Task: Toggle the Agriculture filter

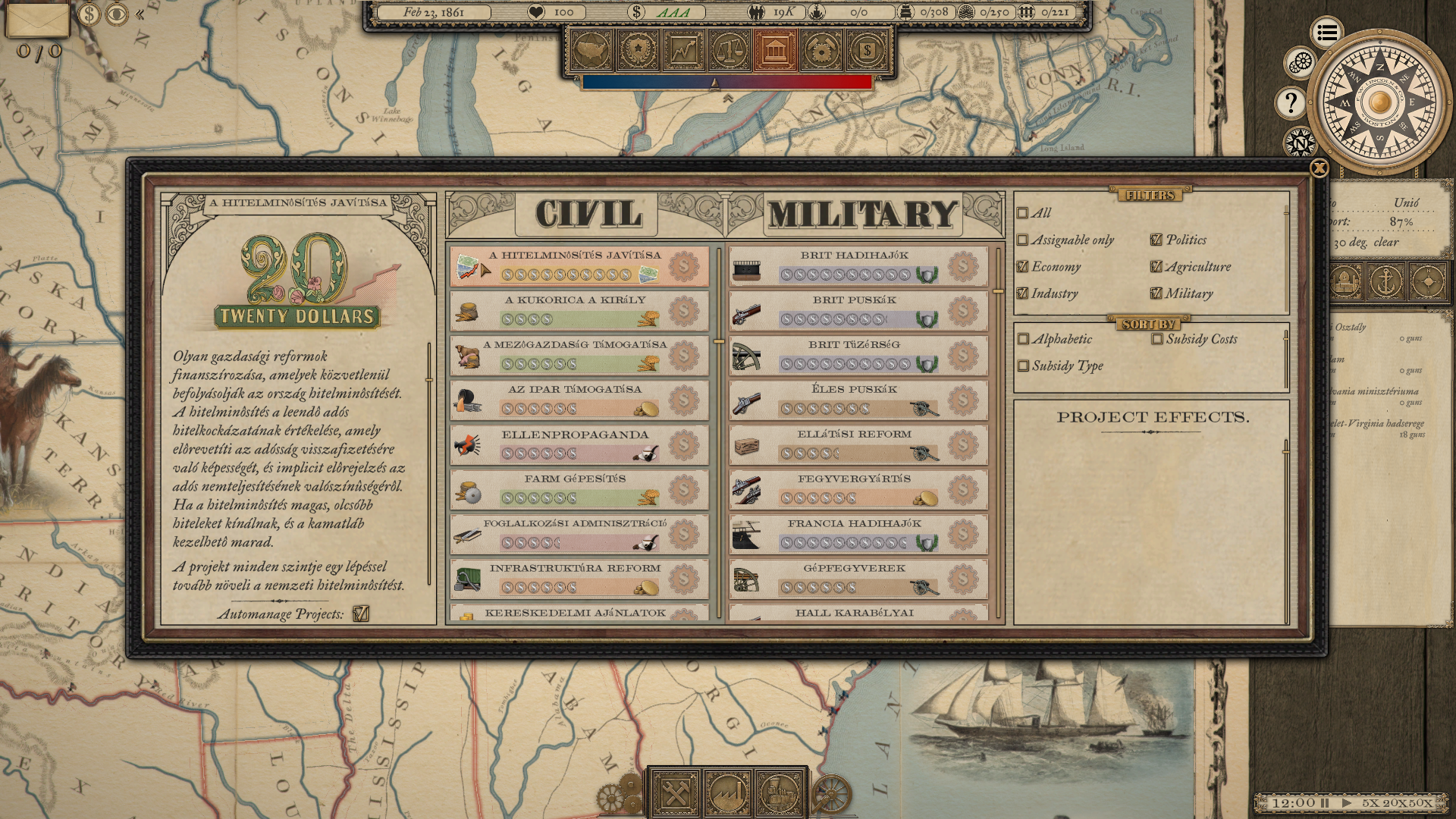Action: click(1156, 267)
